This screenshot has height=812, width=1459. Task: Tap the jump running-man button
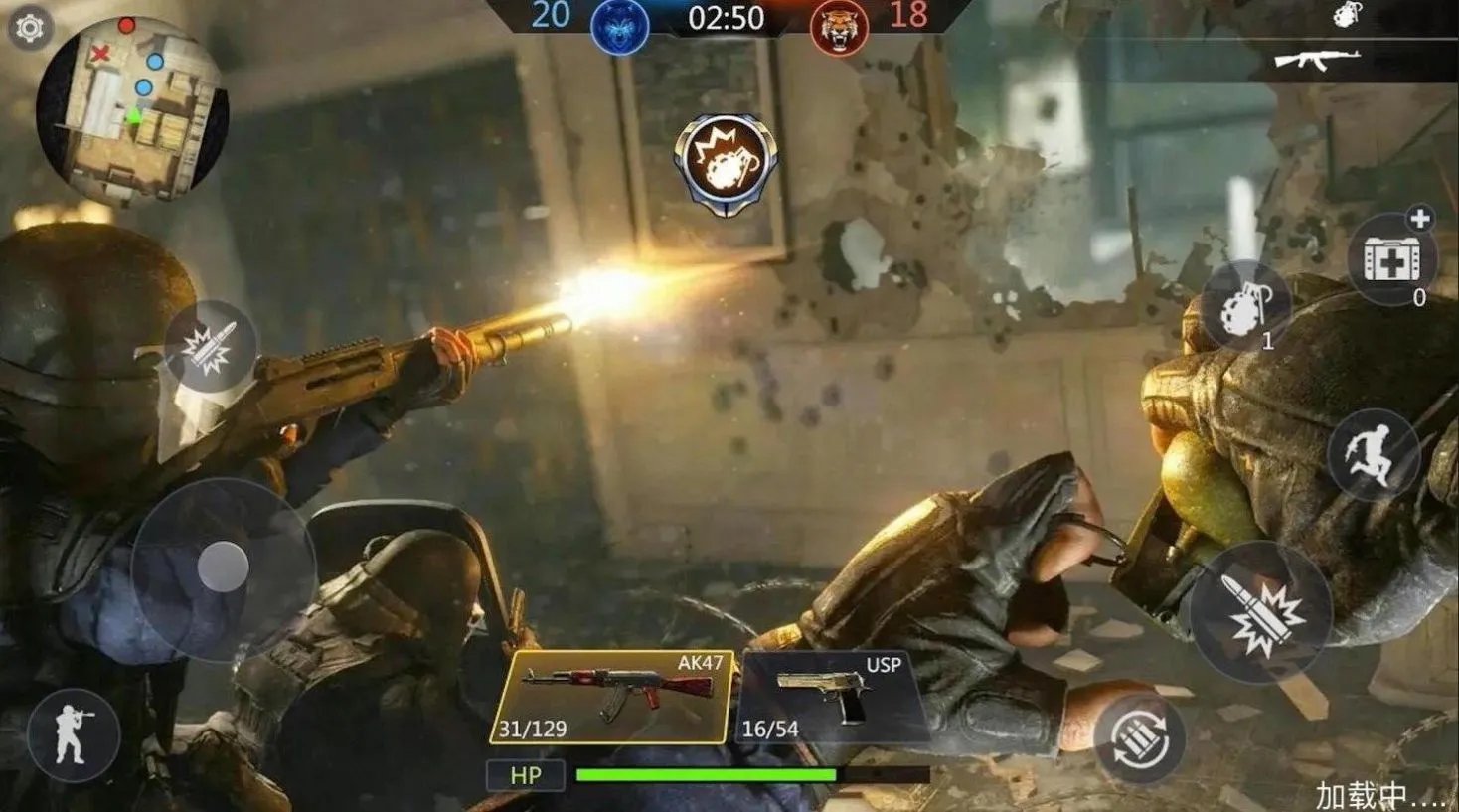pos(1373,454)
